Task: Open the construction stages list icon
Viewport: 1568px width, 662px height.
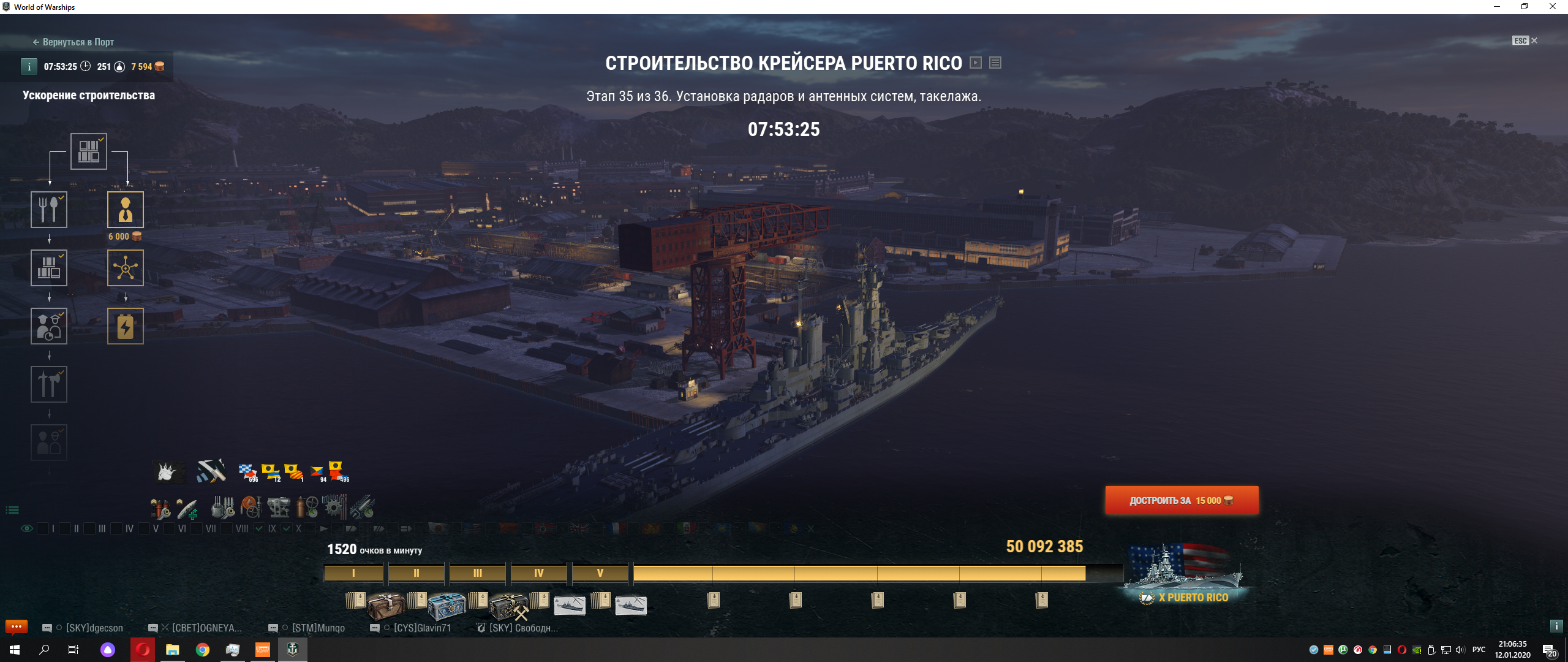Action: [995, 63]
